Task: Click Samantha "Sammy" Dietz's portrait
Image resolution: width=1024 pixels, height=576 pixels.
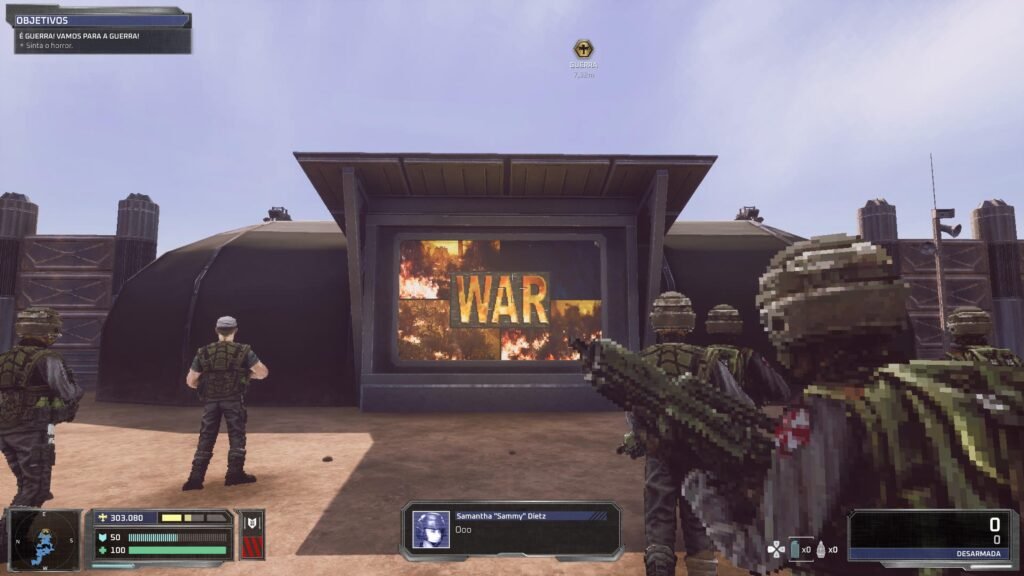Action: pyautogui.click(x=431, y=530)
